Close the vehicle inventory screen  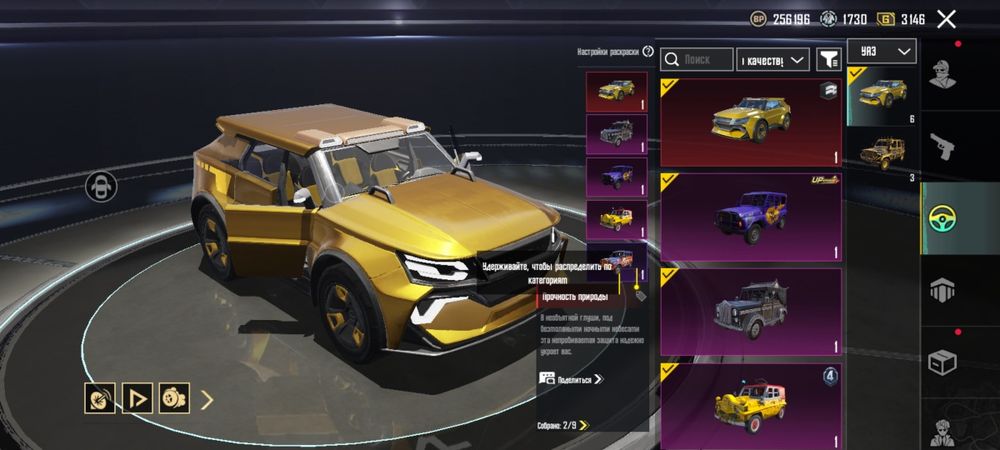[x=946, y=18]
